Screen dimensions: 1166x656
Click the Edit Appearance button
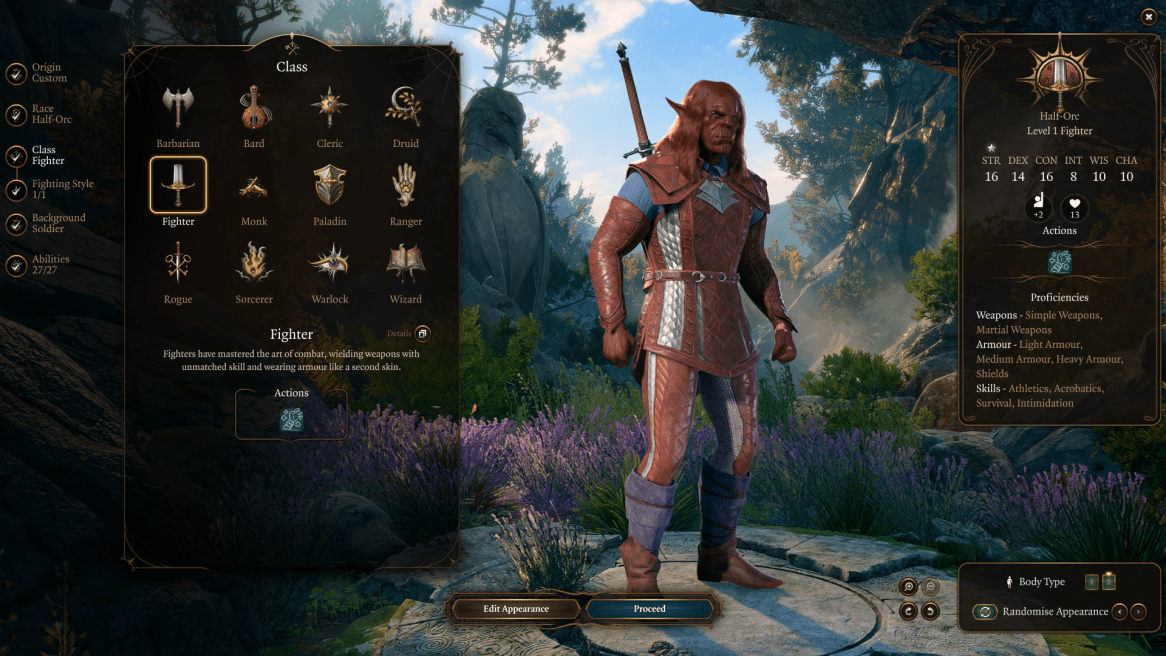[x=517, y=609]
